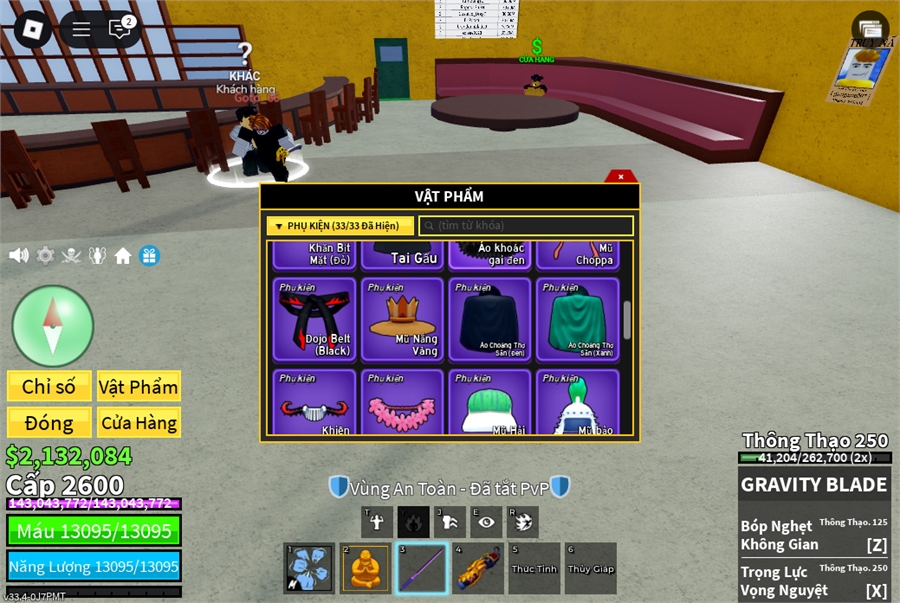900x603 pixels.
Task: Click the blue gift box icon
Action: [x=149, y=256]
